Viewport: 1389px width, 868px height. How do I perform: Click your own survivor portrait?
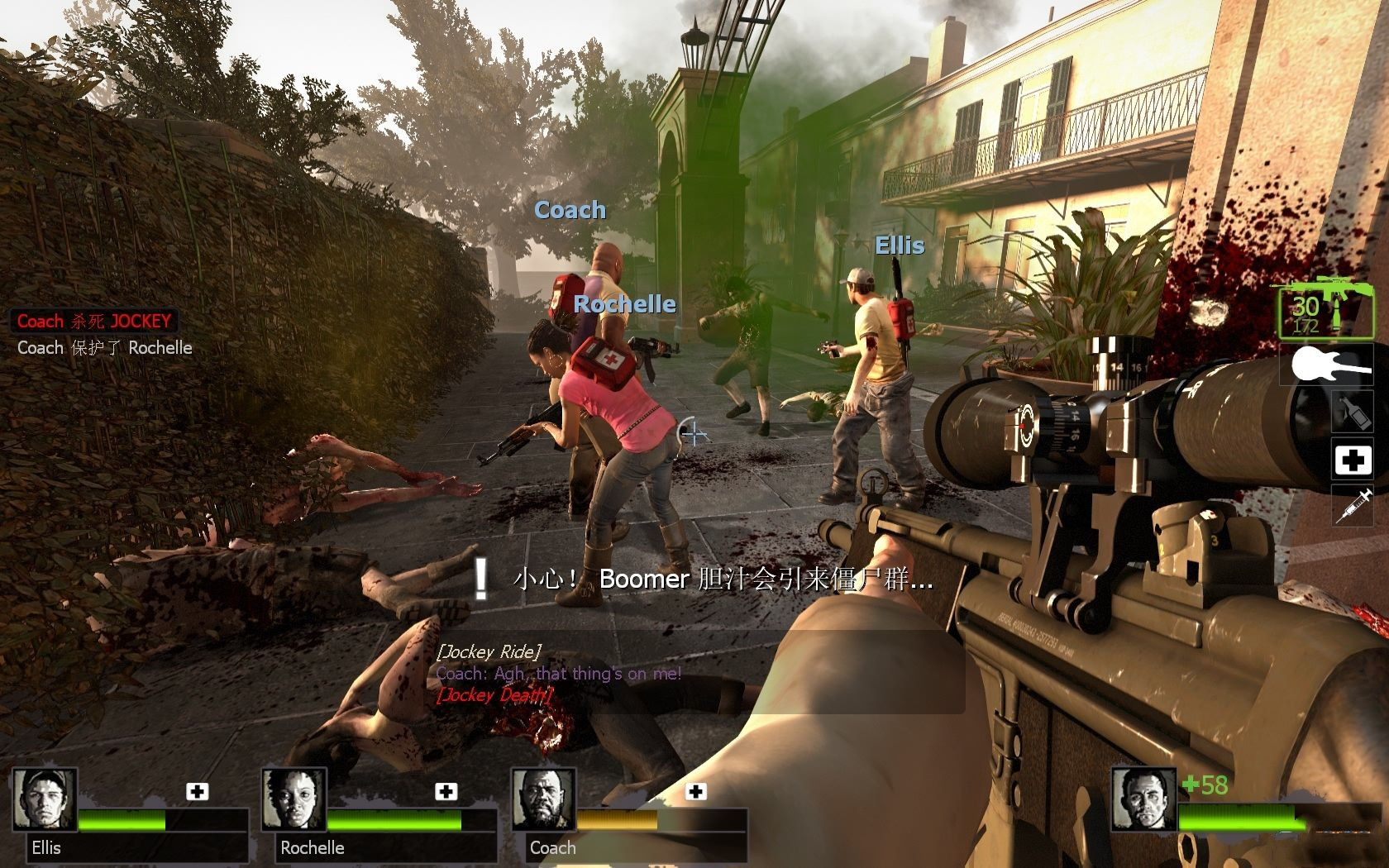1143,799
